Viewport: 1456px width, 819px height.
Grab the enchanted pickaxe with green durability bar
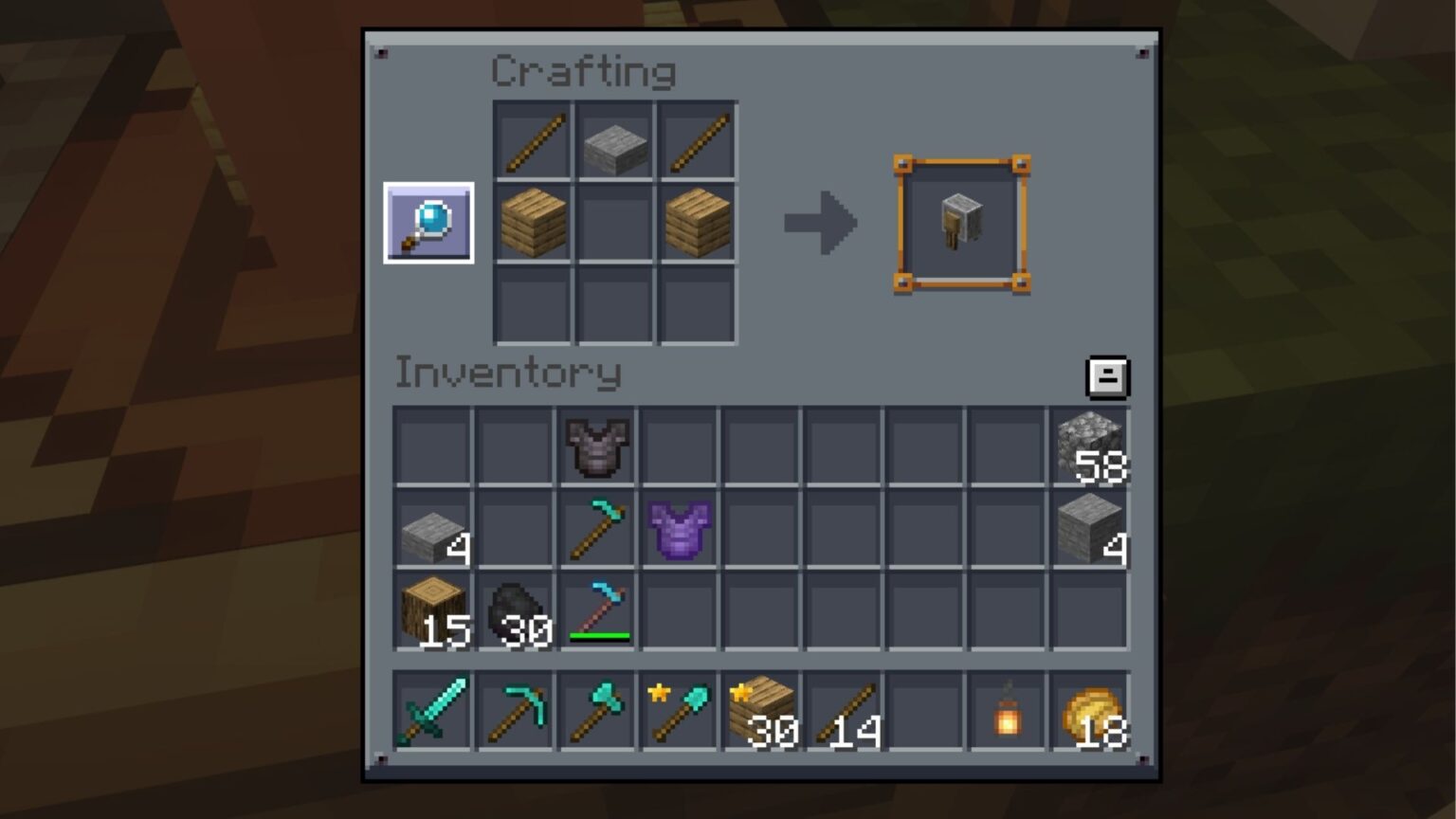click(x=596, y=611)
